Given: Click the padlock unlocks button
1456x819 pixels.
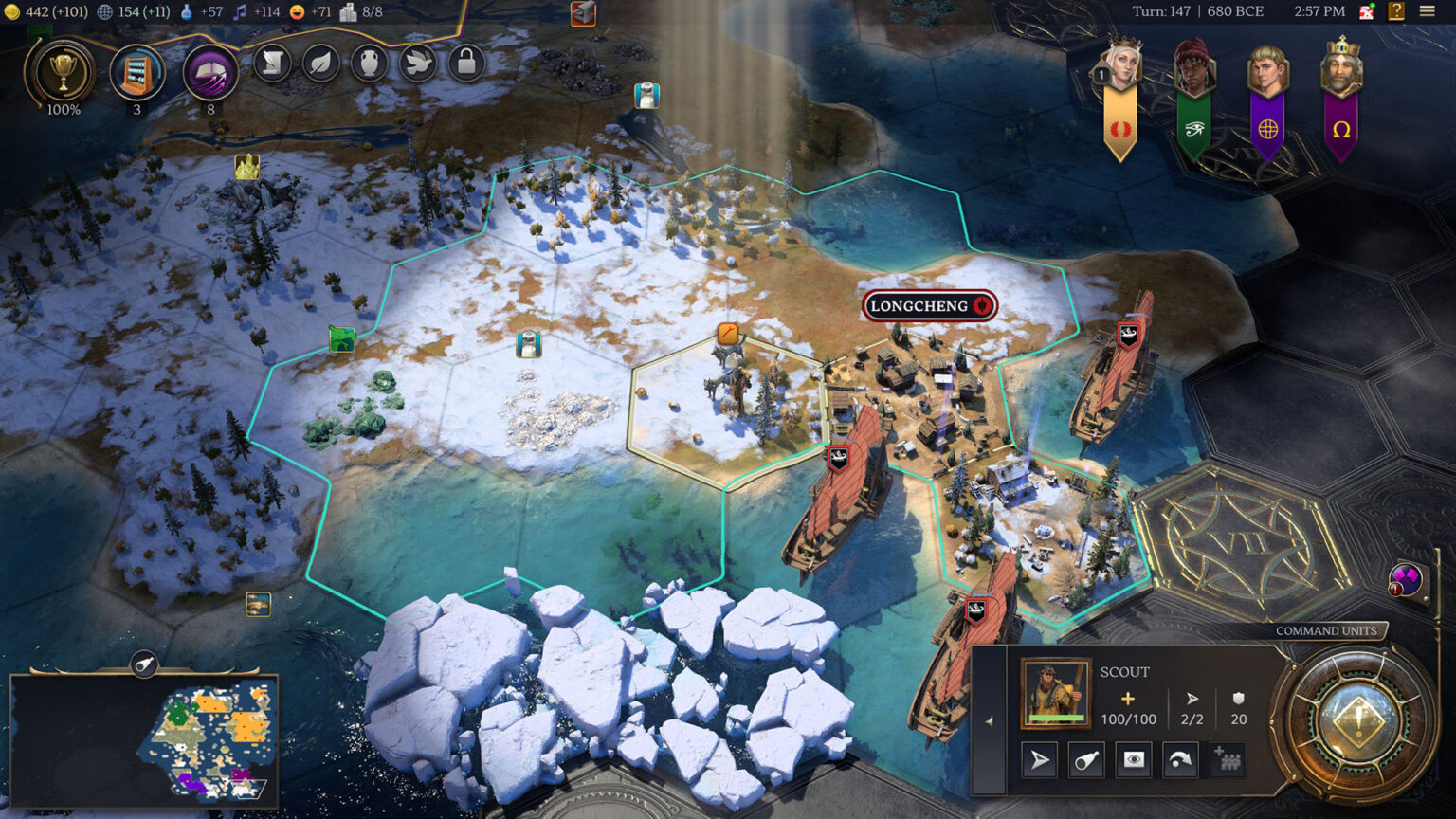Looking at the screenshot, I should [x=465, y=64].
